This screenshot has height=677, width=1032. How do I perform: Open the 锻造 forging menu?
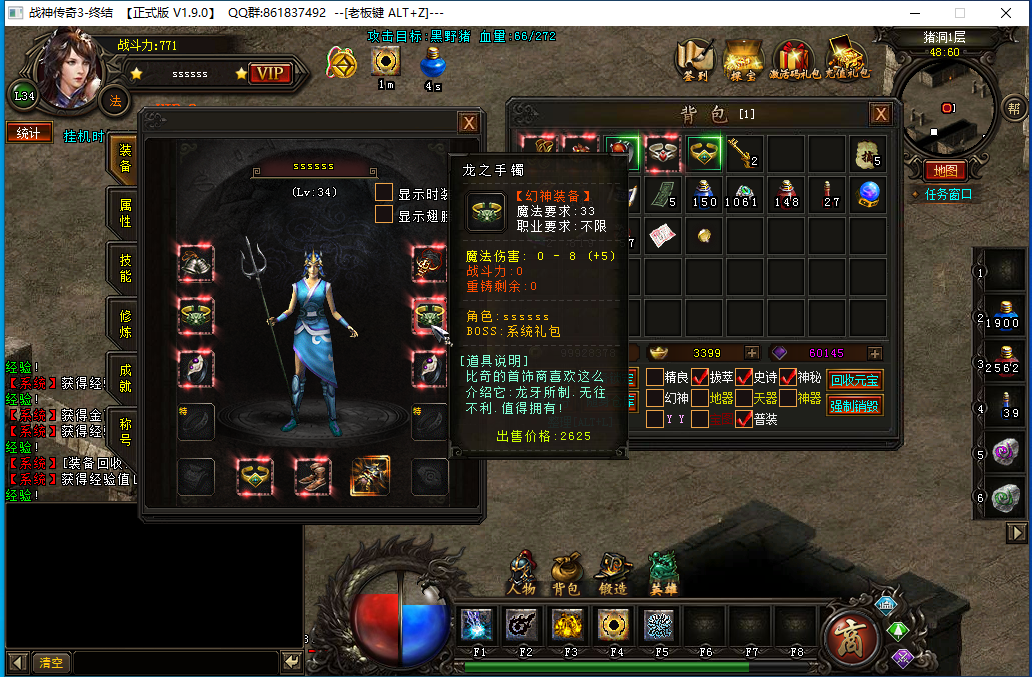(x=612, y=573)
